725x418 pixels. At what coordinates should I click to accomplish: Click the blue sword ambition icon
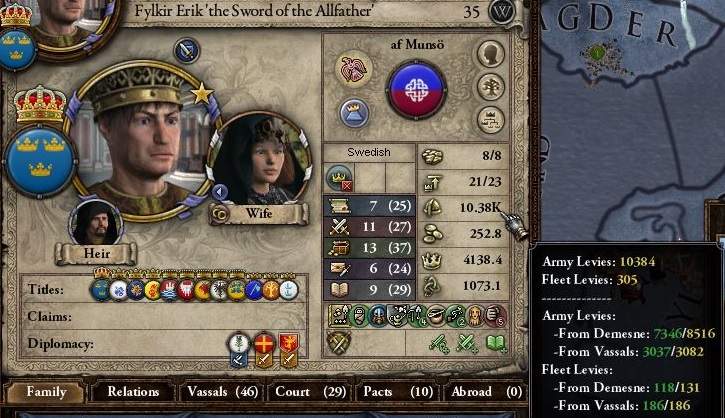tap(186, 50)
